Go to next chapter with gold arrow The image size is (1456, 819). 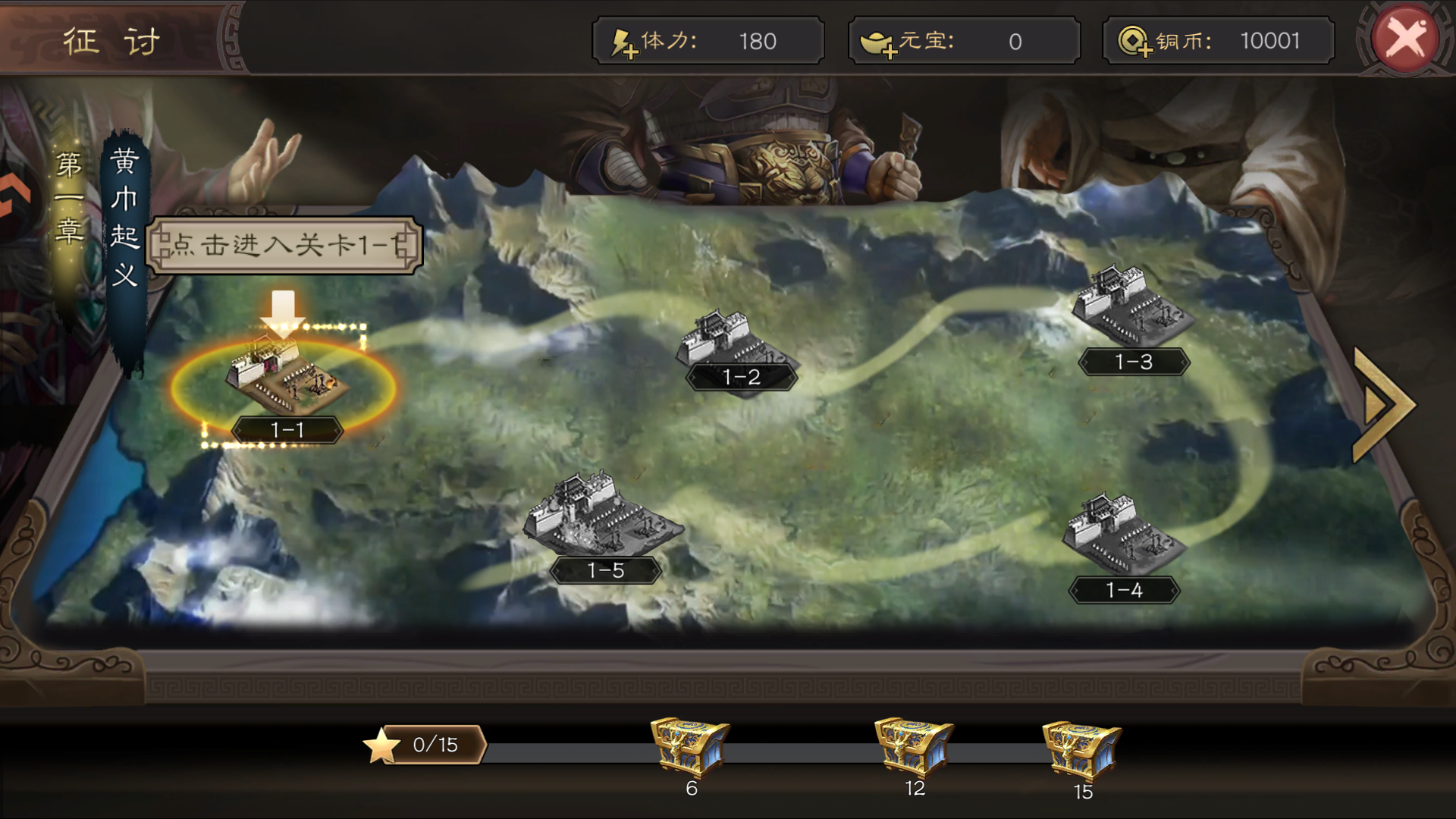[x=1382, y=404]
